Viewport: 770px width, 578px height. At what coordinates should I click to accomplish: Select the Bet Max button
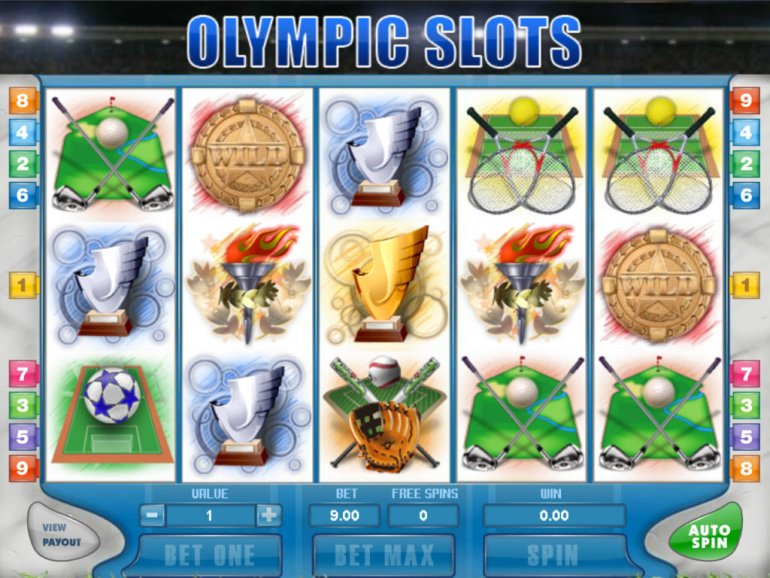click(383, 555)
